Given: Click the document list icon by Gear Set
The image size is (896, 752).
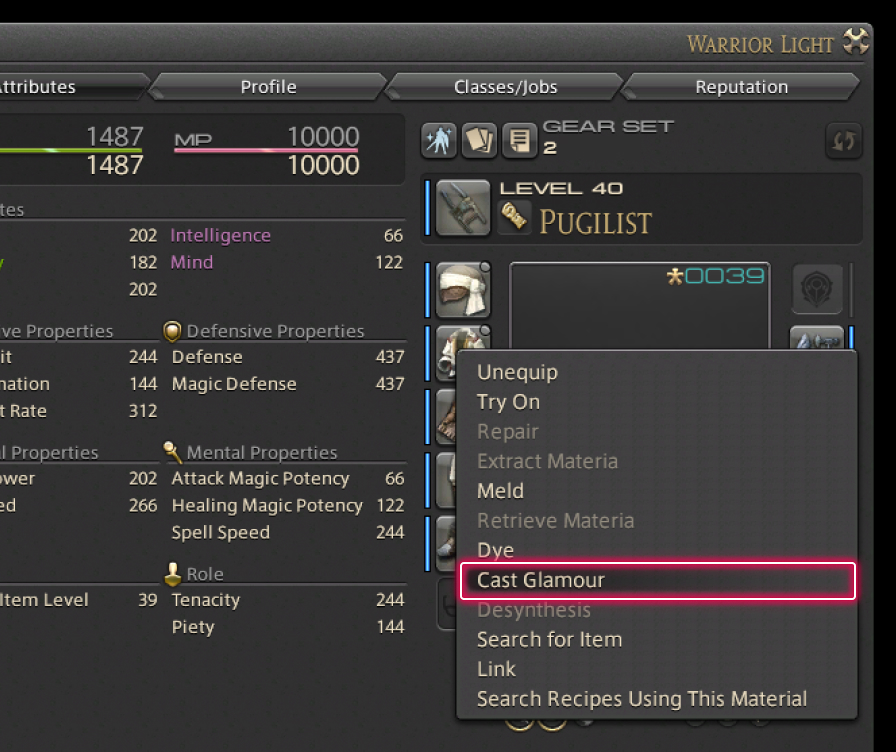Looking at the screenshot, I should coord(519,141).
